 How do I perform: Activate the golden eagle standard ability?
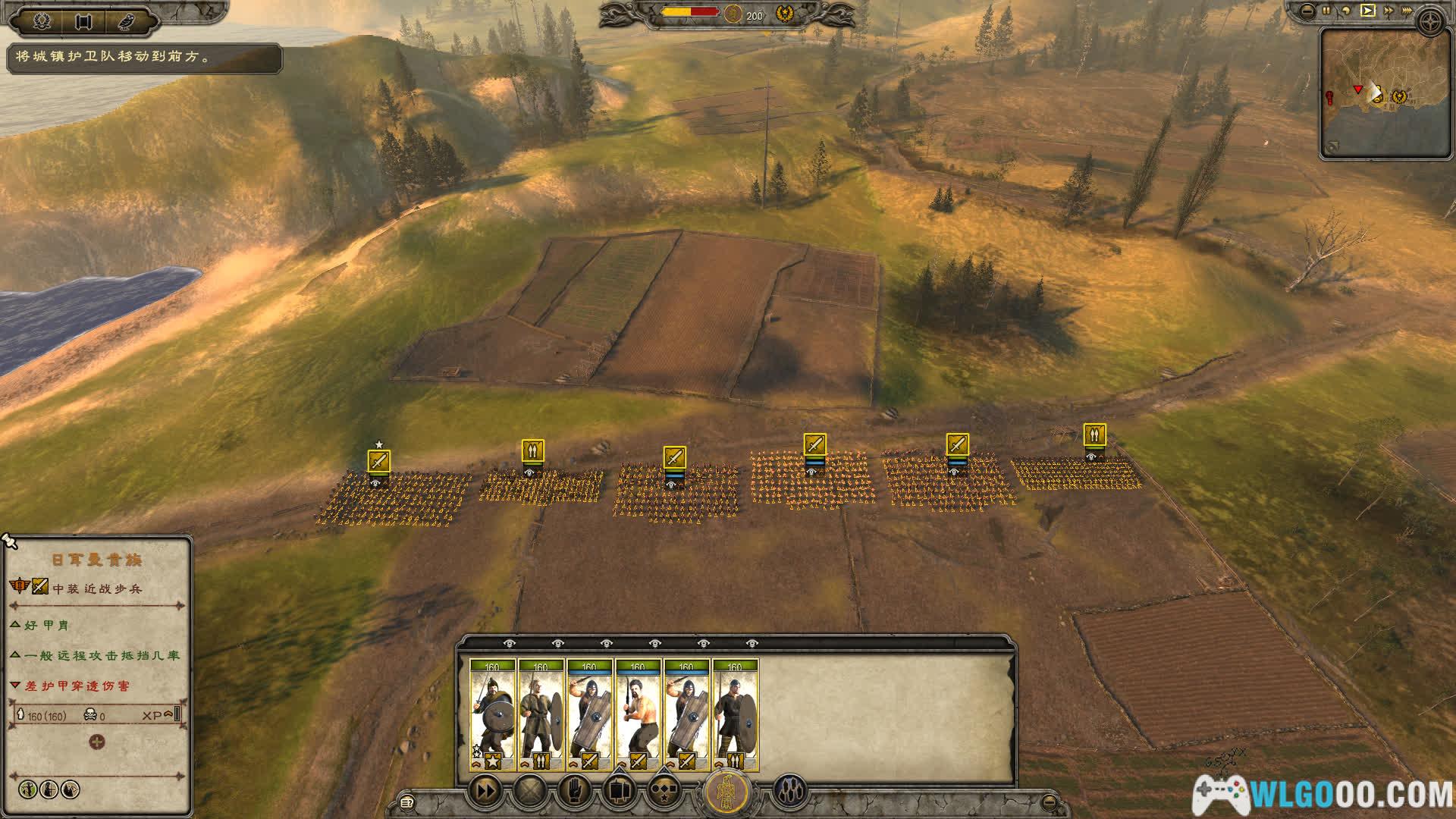click(x=726, y=792)
